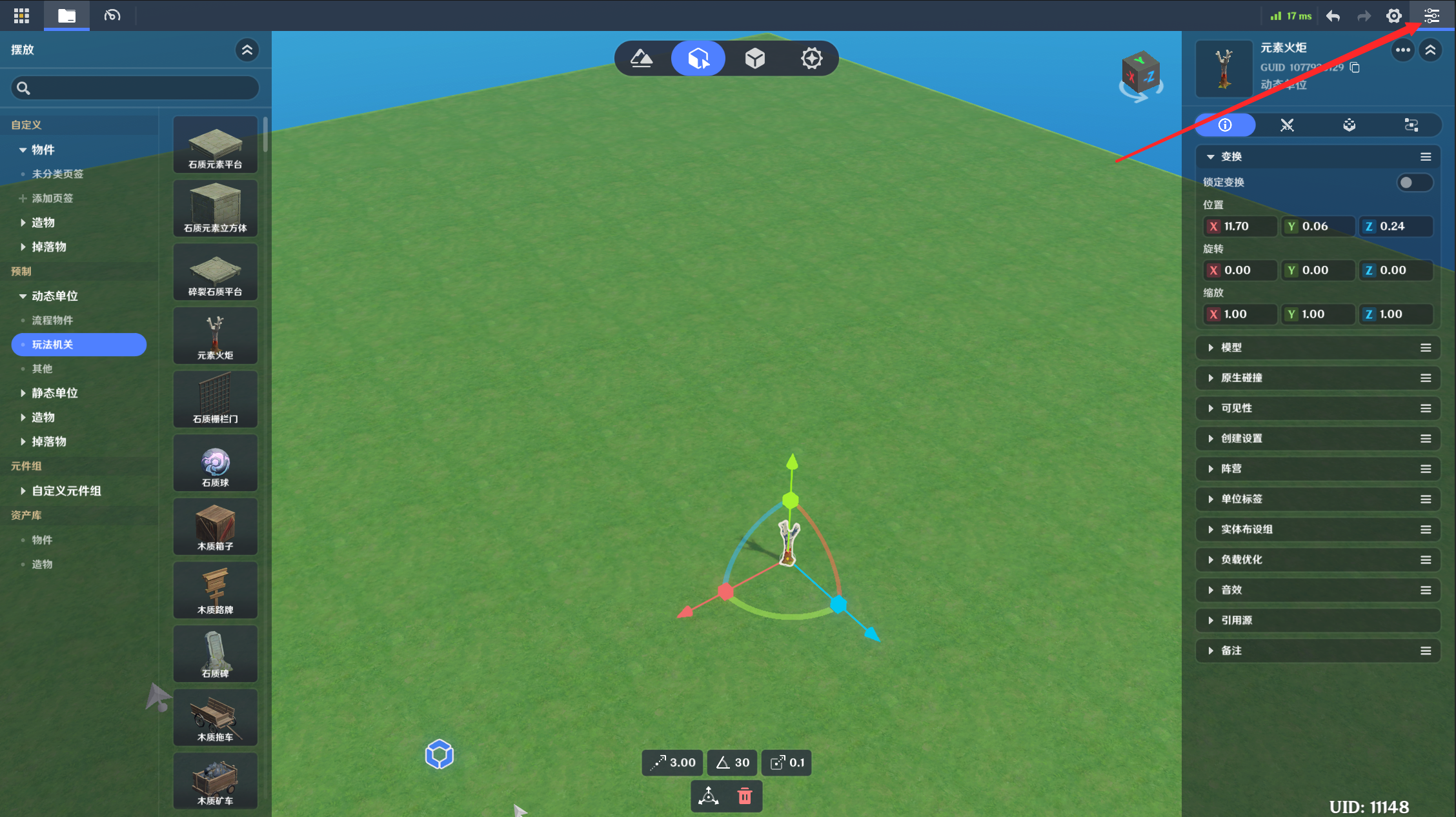1456x817 pixels.
Task: Open the more options menu for 元素火炬
Action: pos(1402,50)
